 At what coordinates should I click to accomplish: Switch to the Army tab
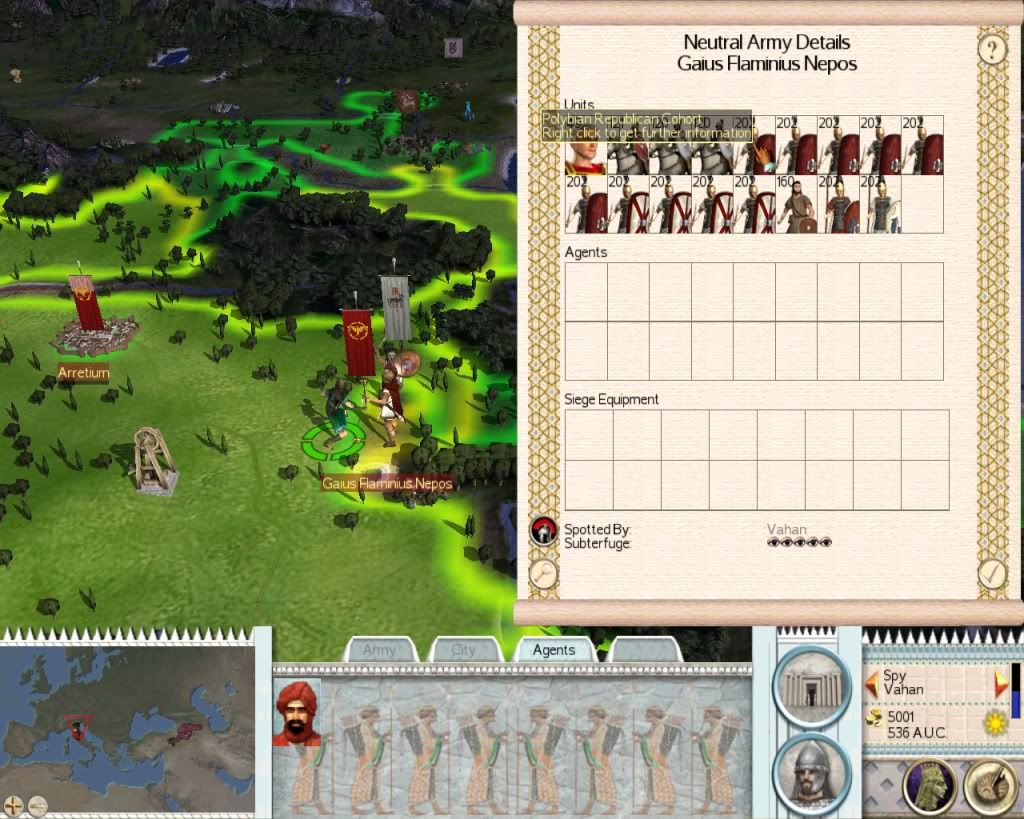click(x=380, y=650)
